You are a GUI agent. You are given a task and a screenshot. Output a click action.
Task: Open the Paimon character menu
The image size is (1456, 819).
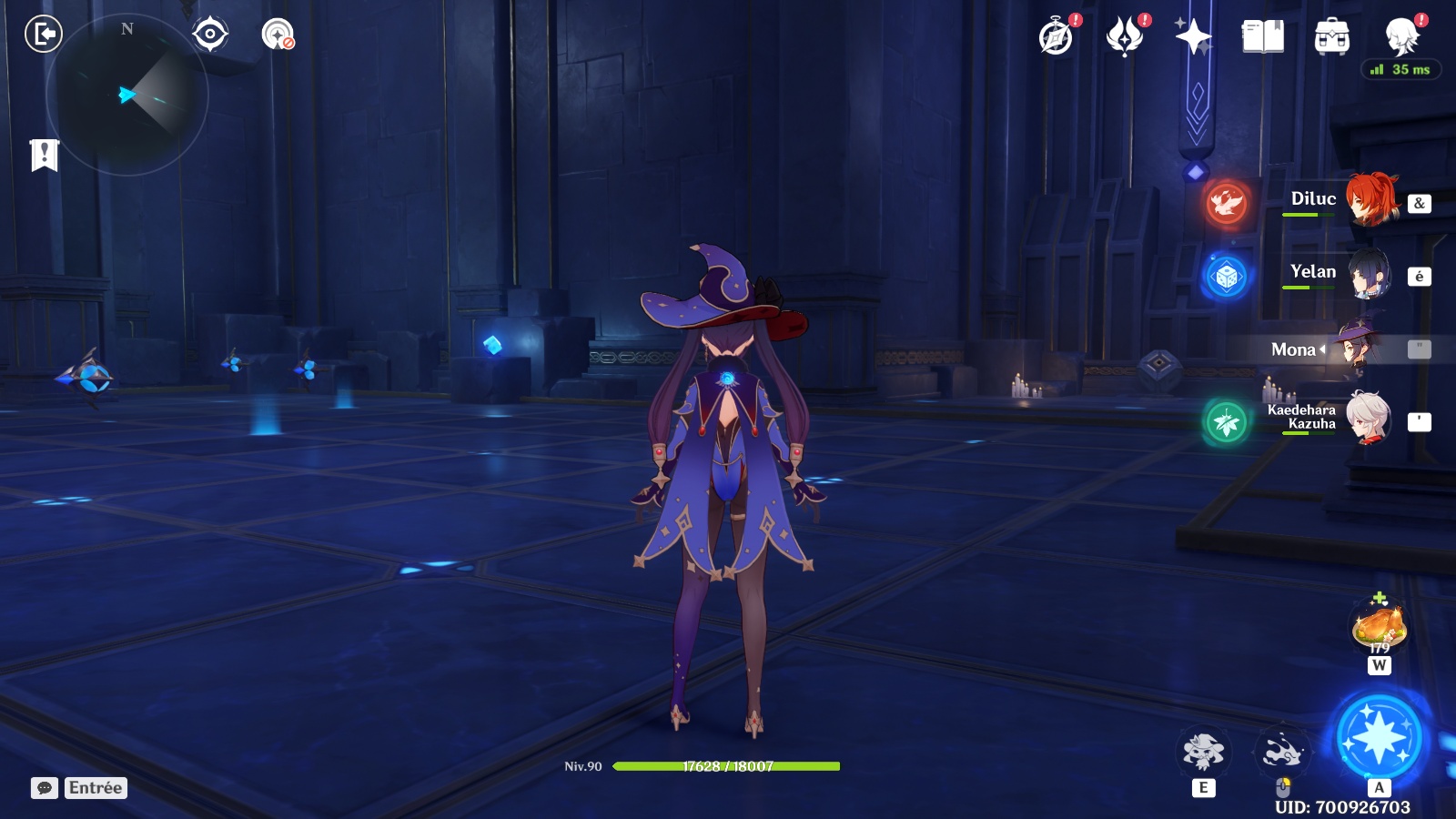1401,37
